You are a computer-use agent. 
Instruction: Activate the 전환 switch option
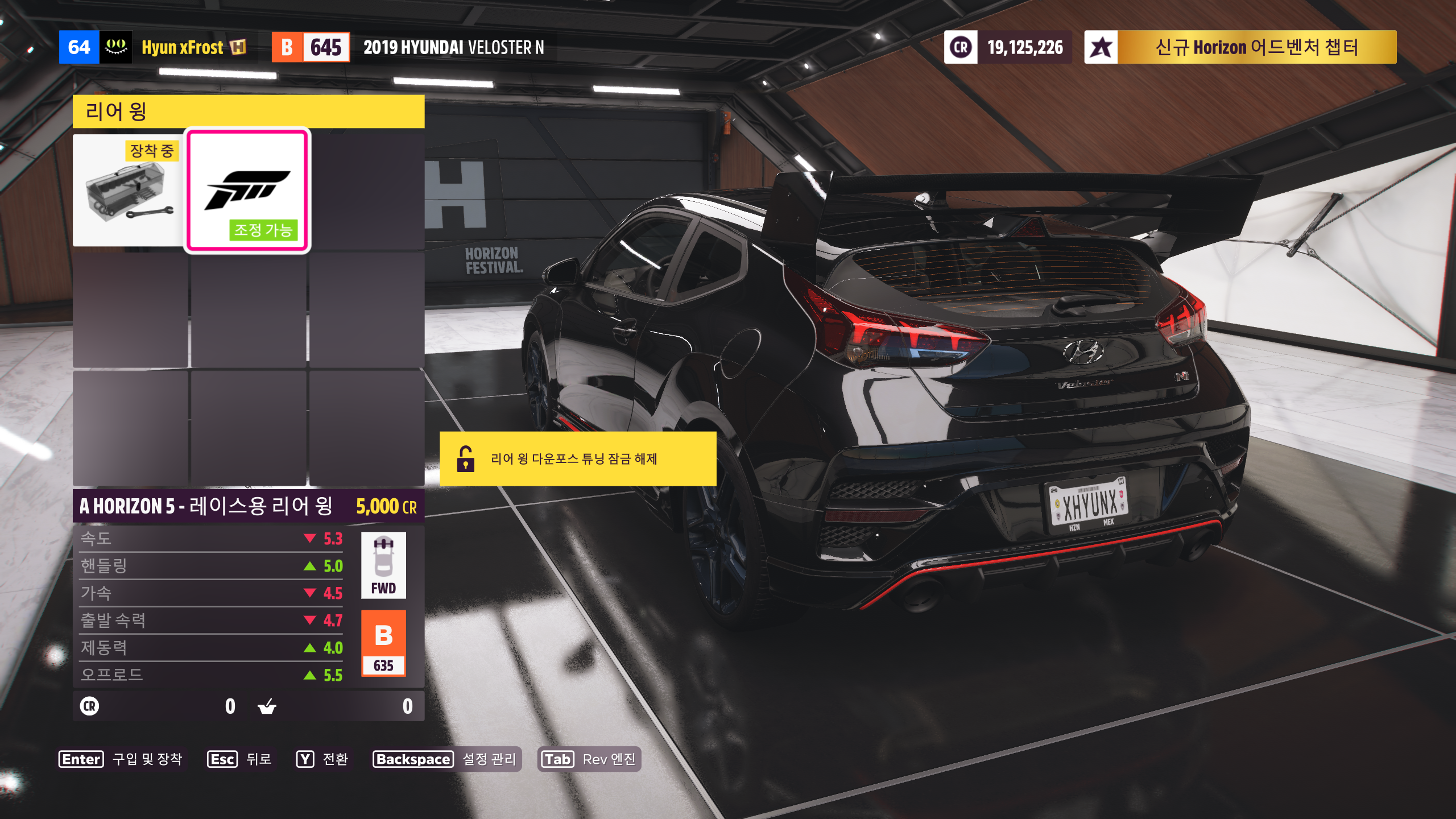click(322, 759)
